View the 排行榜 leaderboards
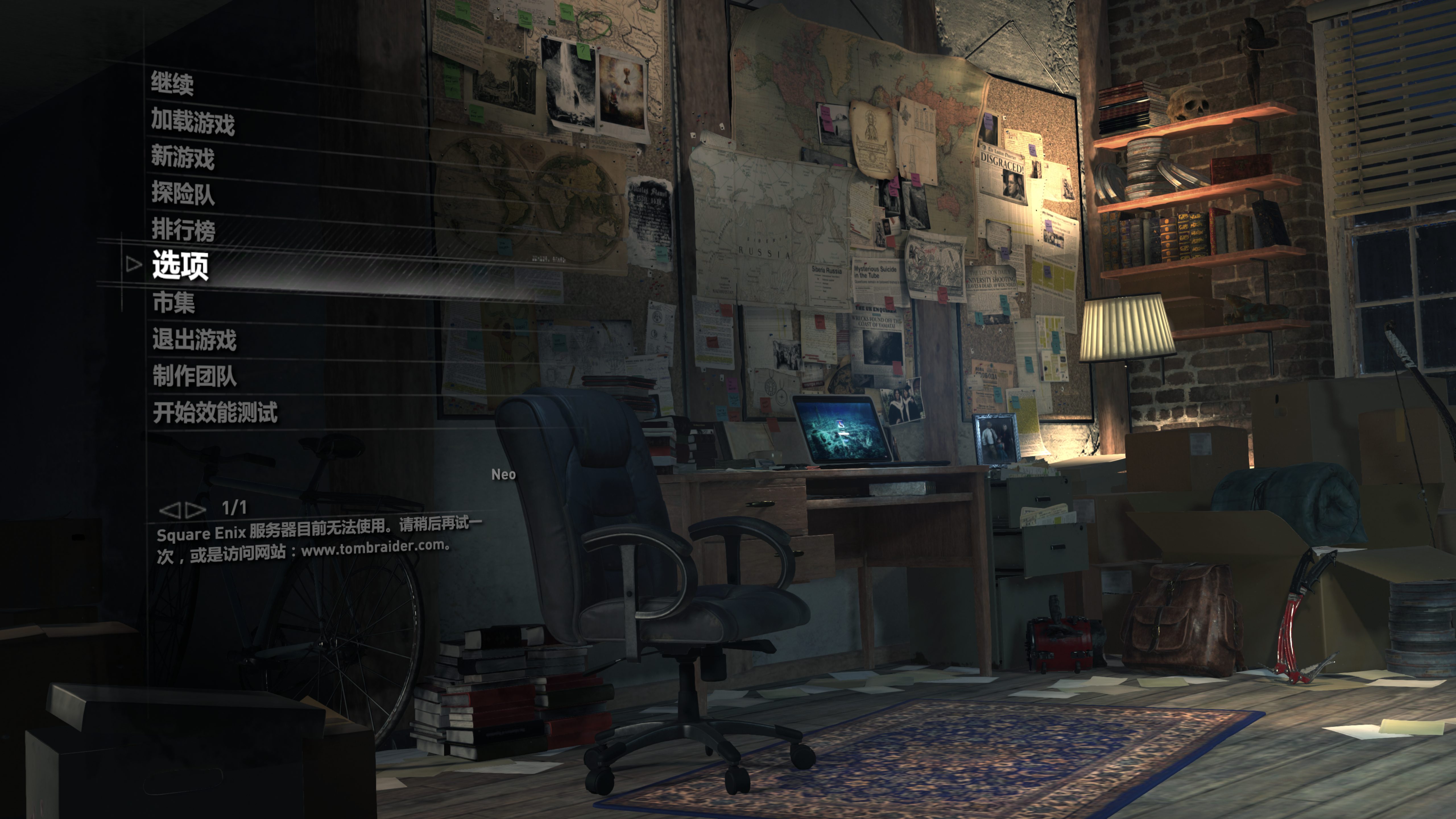The image size is (1456, 819). pyautogui.click(x=183, y=229)
